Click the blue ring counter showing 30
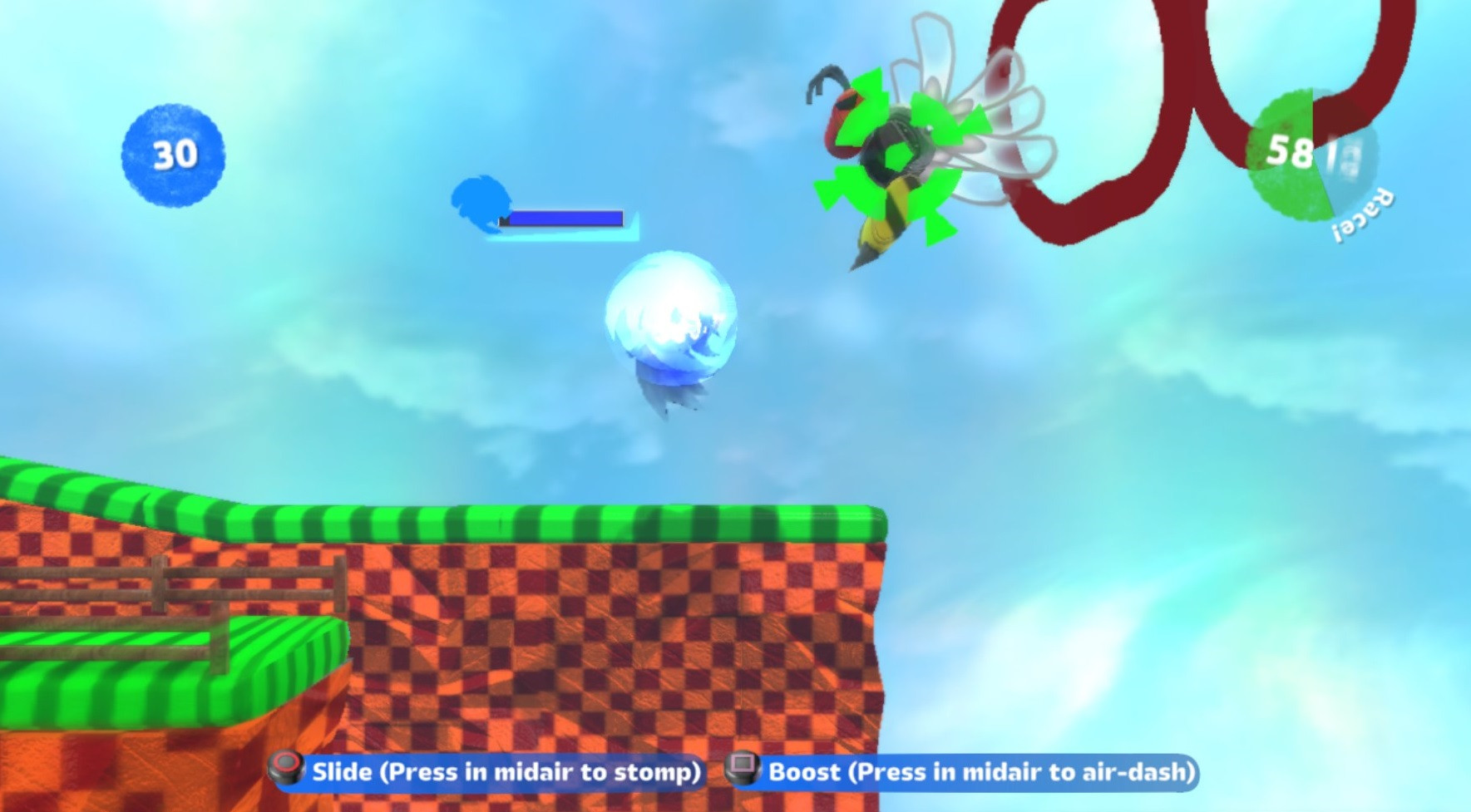The height and width of the screenshot is (812, 1471). tap(171, 154)
